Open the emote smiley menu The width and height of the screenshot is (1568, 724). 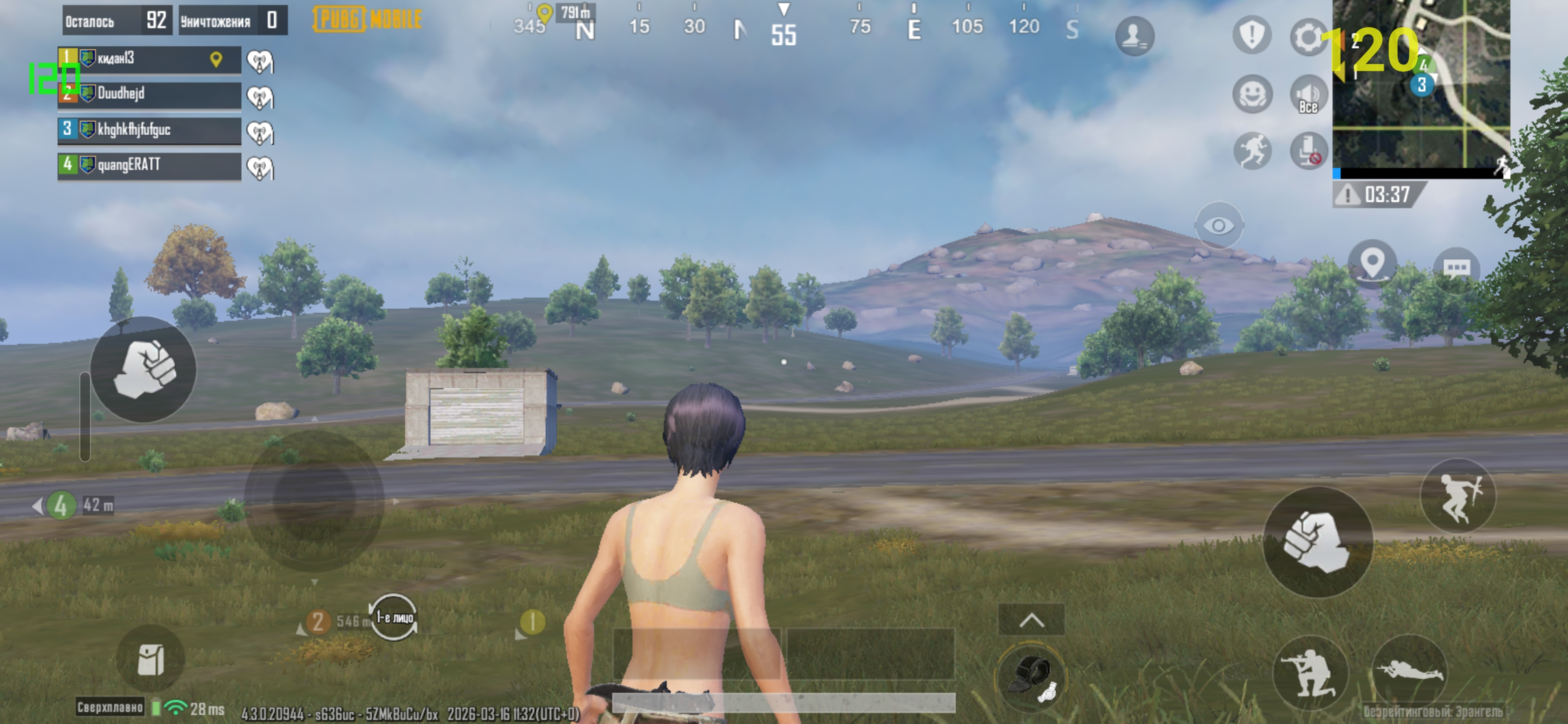click(1252, 95)
